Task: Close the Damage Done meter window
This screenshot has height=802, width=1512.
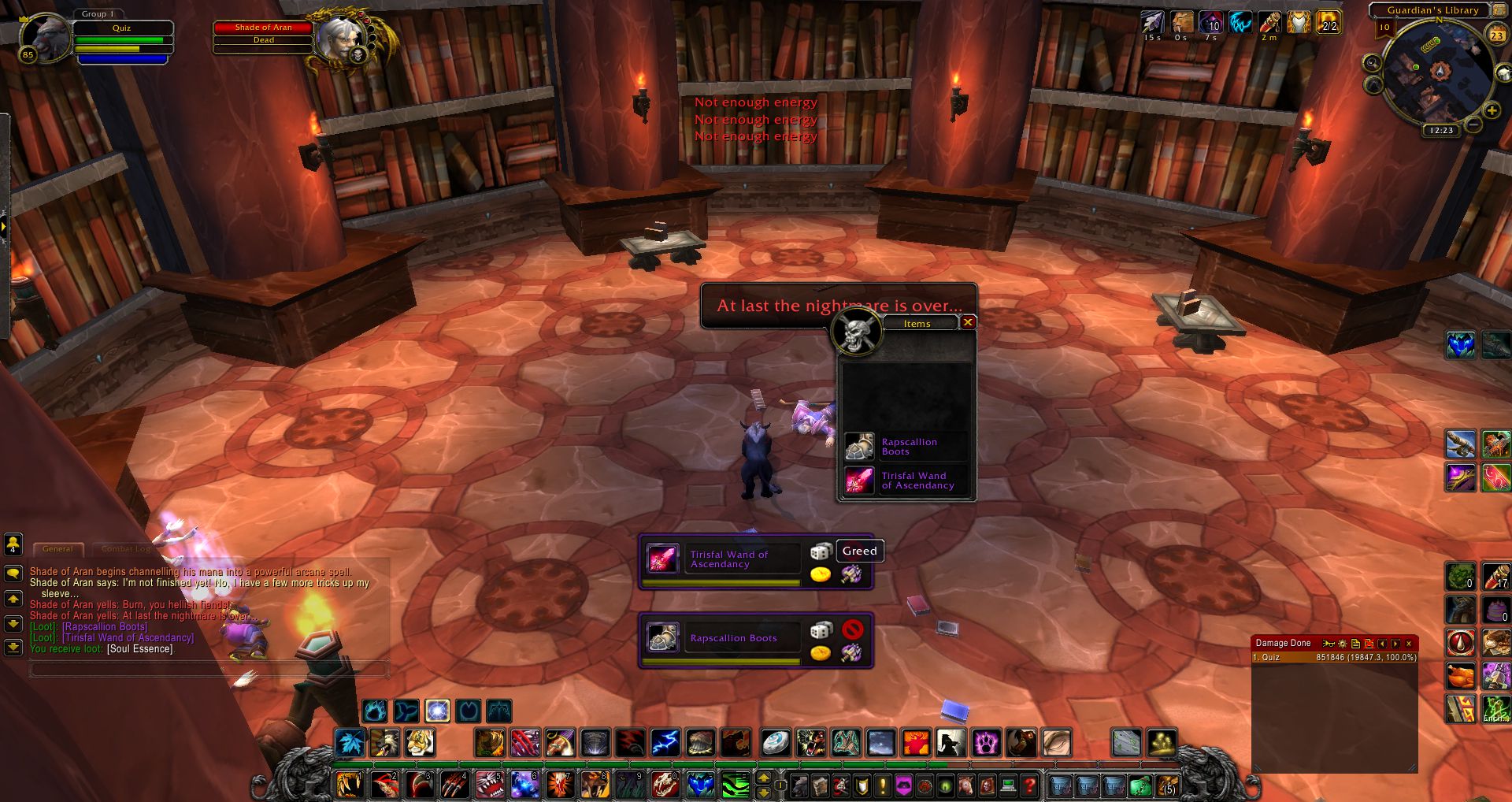Action: [1409, 644]
